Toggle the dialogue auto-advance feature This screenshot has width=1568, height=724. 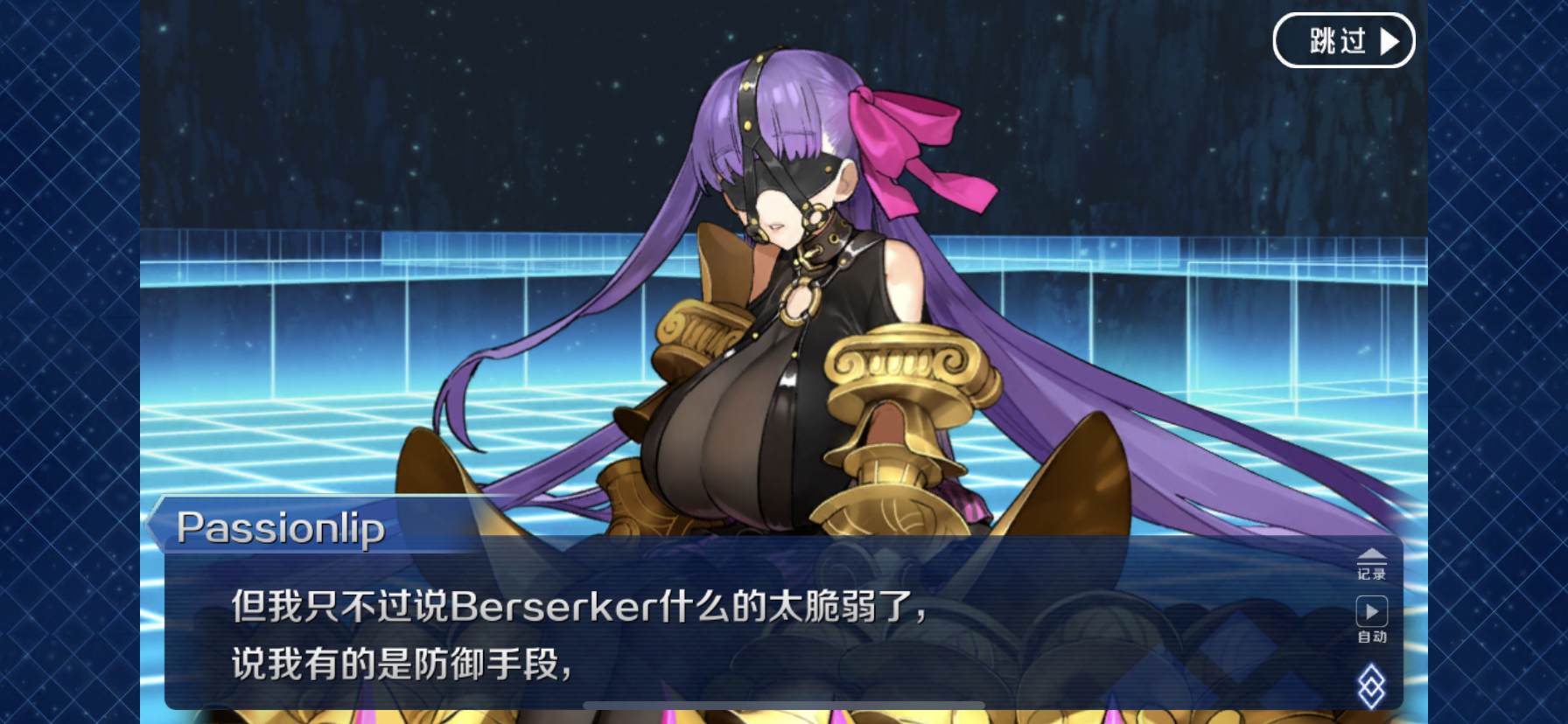click(x=1372, y=621)
